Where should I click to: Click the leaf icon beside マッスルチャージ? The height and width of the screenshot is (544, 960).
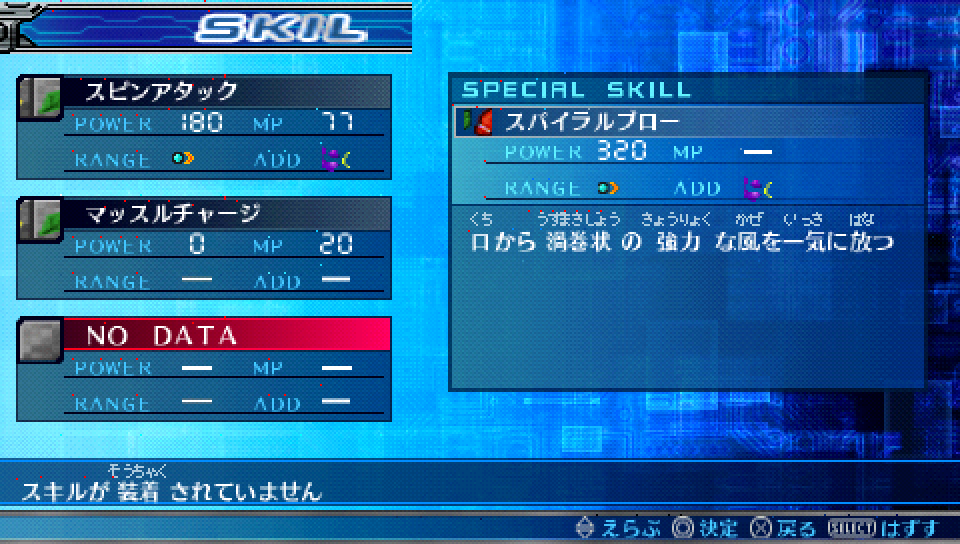point(41,217)
